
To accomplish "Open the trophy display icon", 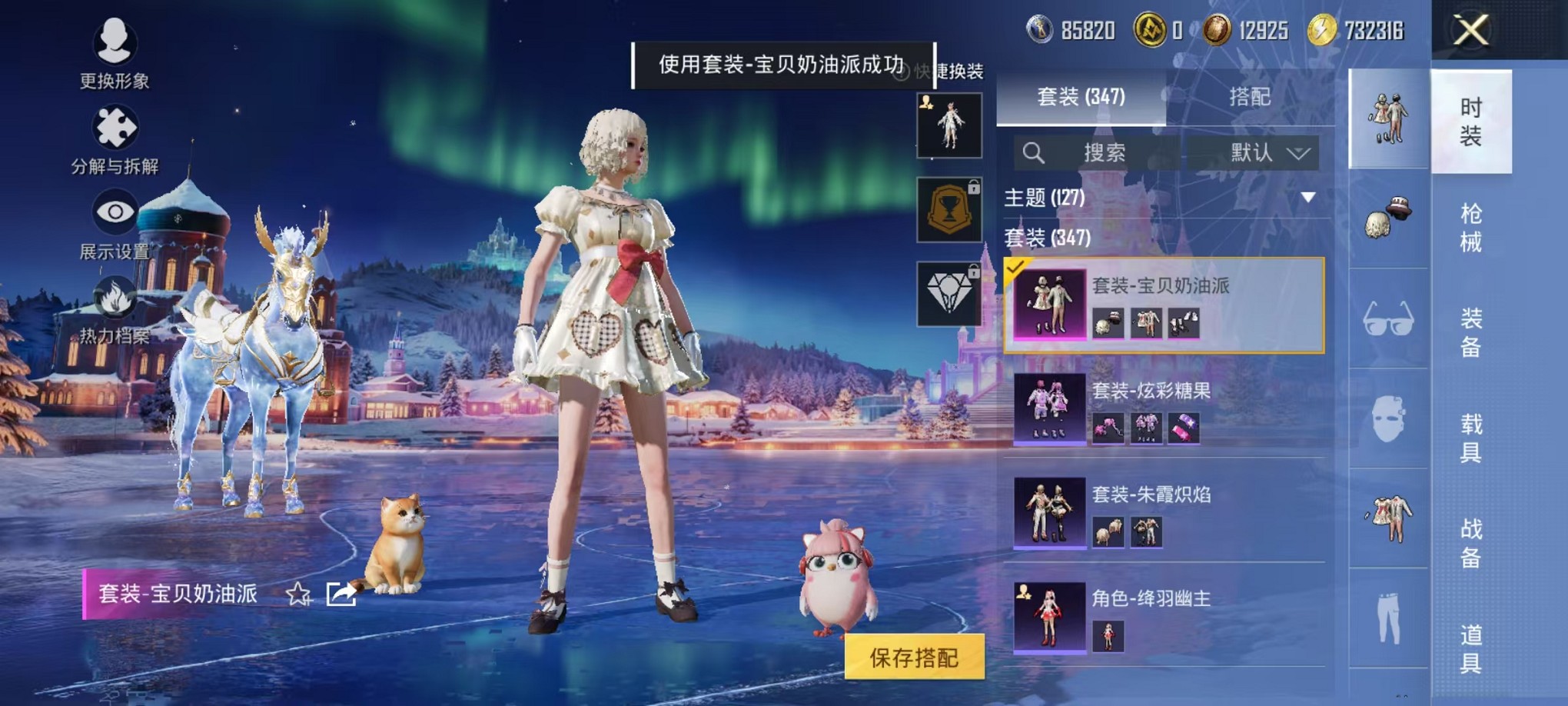I will [950, 210].
